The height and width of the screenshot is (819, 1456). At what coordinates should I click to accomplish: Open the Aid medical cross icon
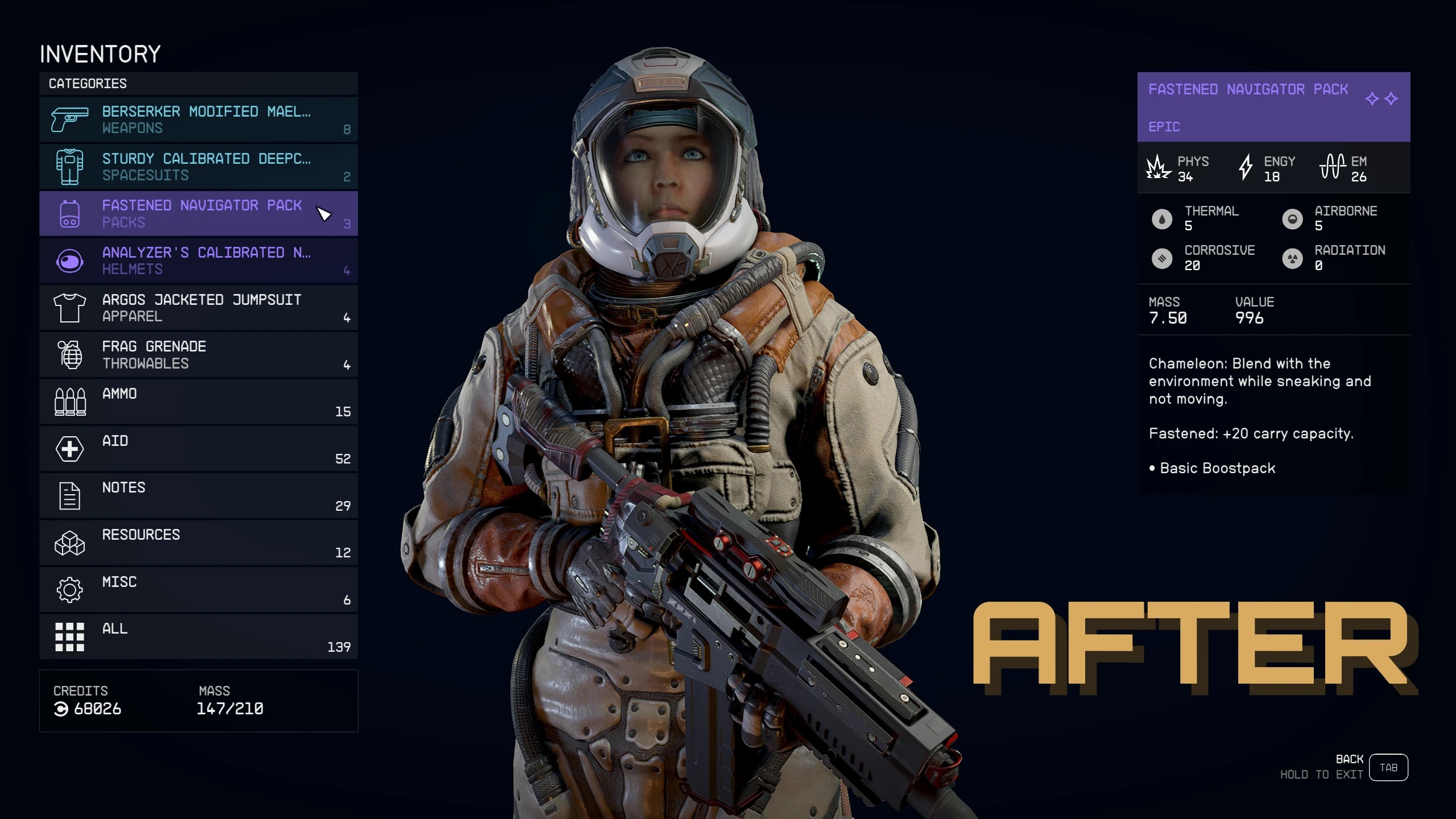point(68,448)
